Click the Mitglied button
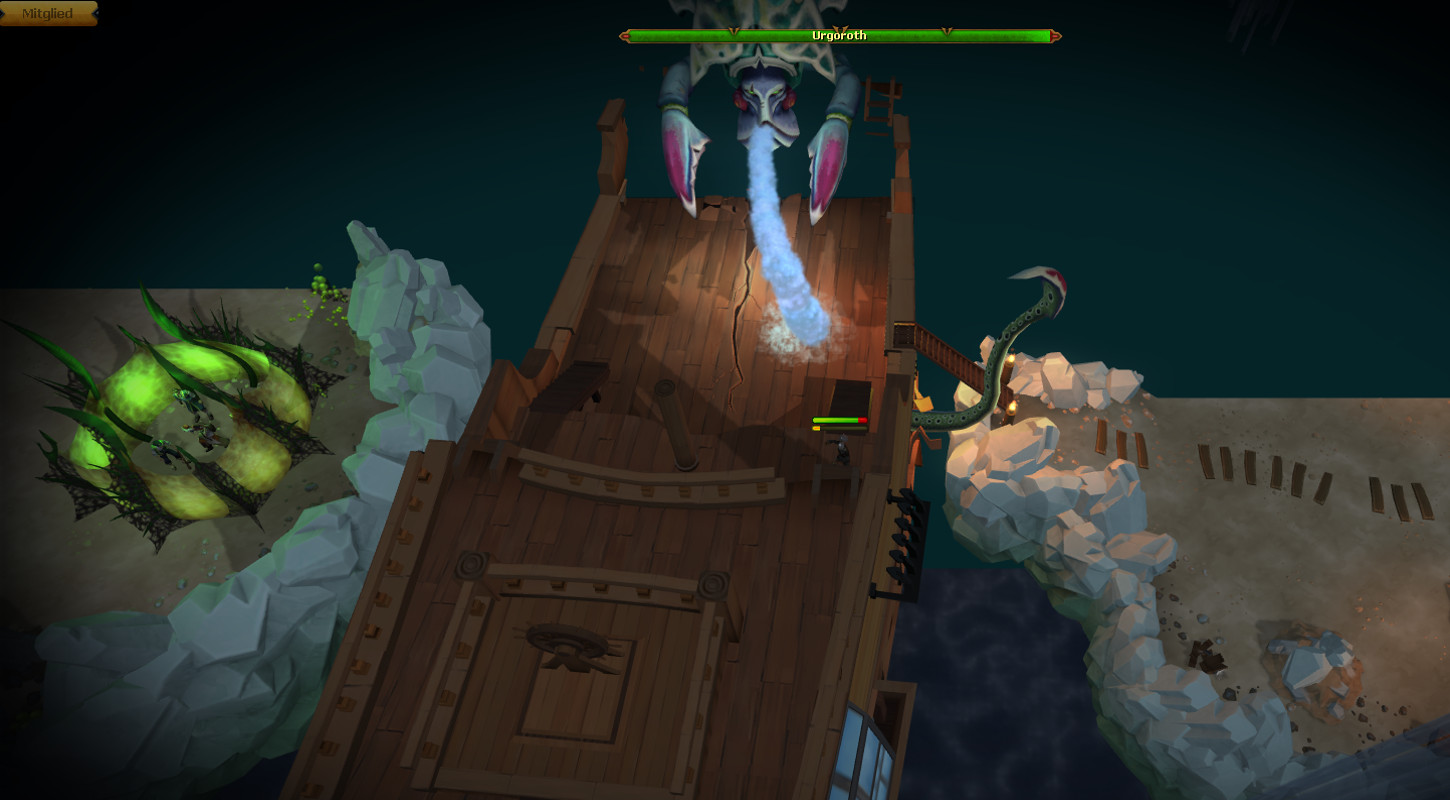The image size is (1450, 800). tap(47, 13)
